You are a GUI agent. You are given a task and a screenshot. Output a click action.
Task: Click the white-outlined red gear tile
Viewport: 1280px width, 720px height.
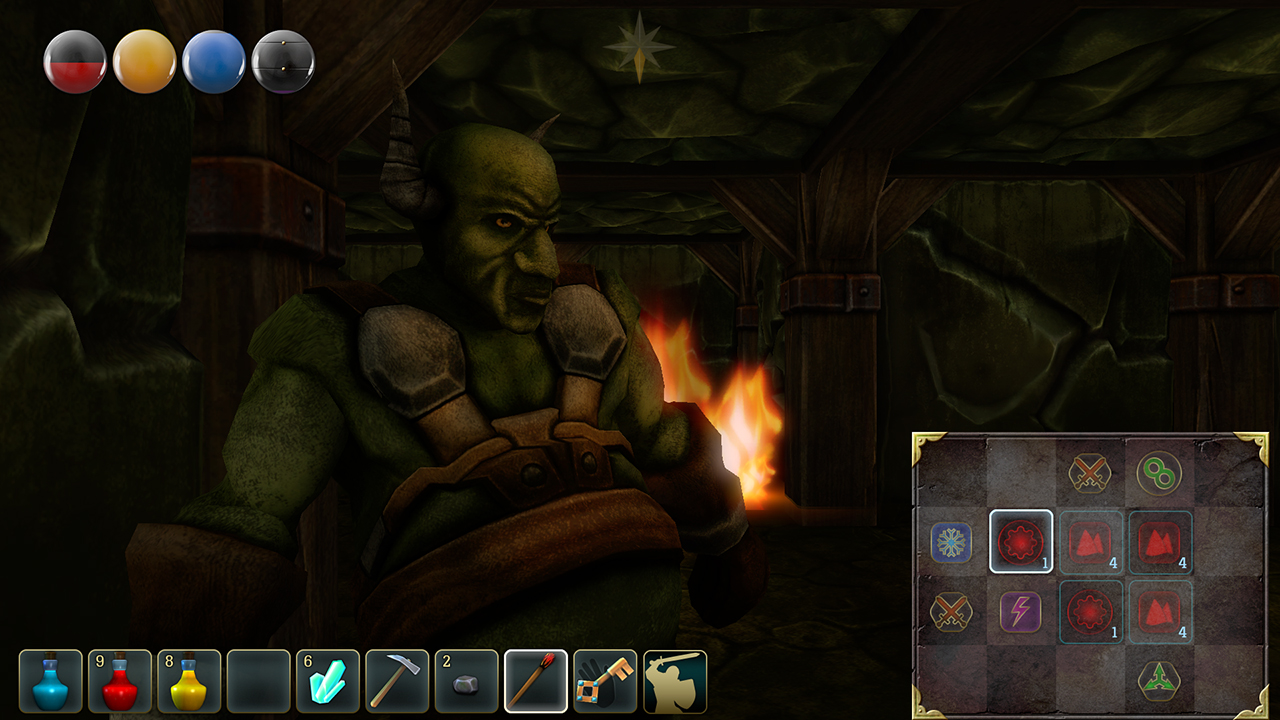pos(1021,542)
